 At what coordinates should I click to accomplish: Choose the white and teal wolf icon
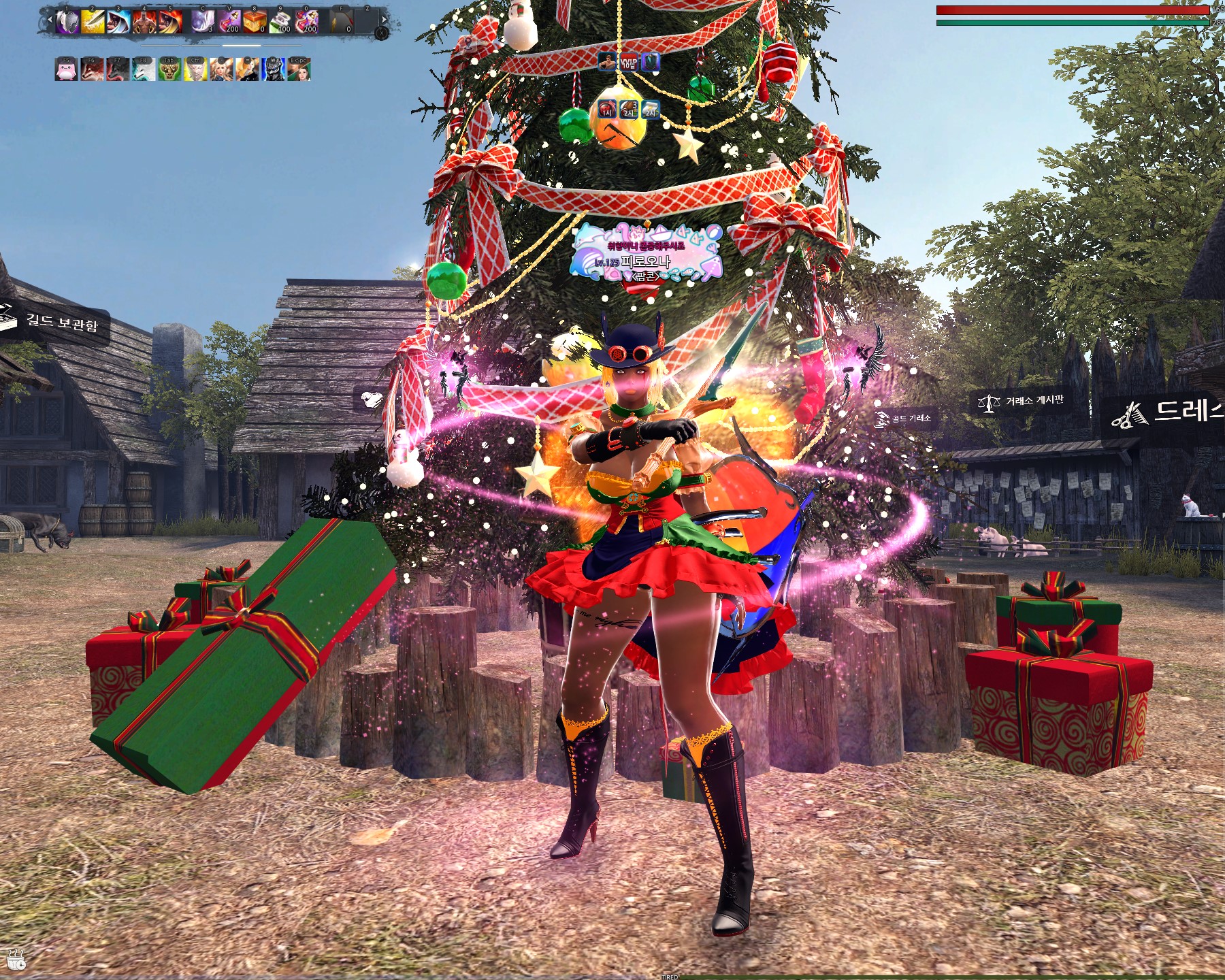pos(144,70)
